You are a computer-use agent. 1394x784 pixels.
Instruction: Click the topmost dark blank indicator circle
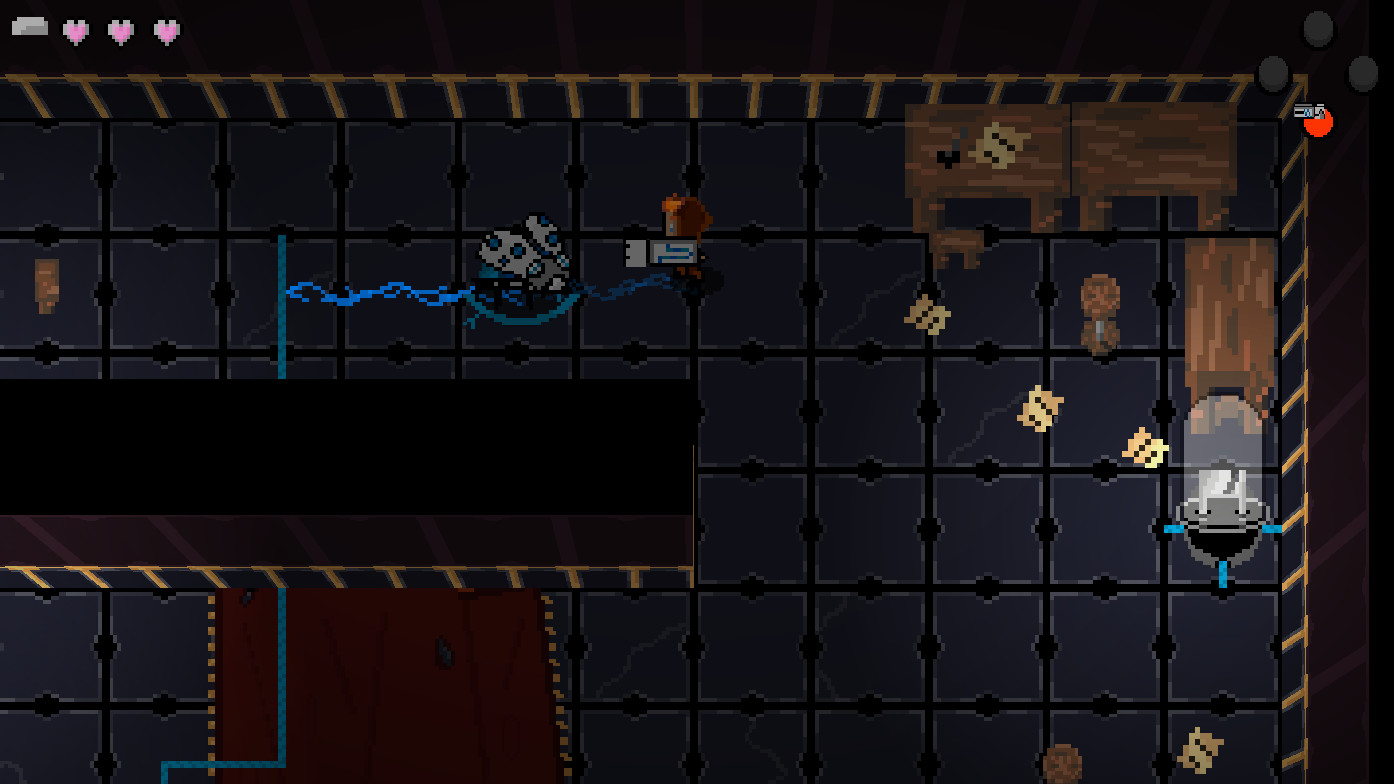(x=1318, y=28)
